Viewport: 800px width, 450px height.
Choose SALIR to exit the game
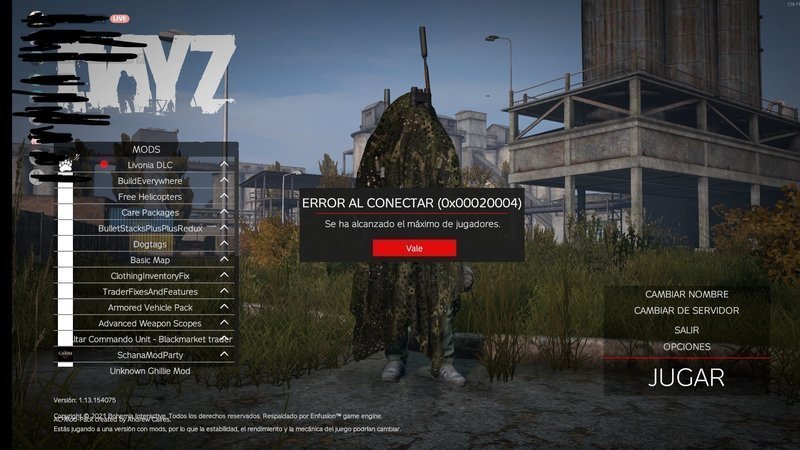pyautogui.click(x=686, y=329)
